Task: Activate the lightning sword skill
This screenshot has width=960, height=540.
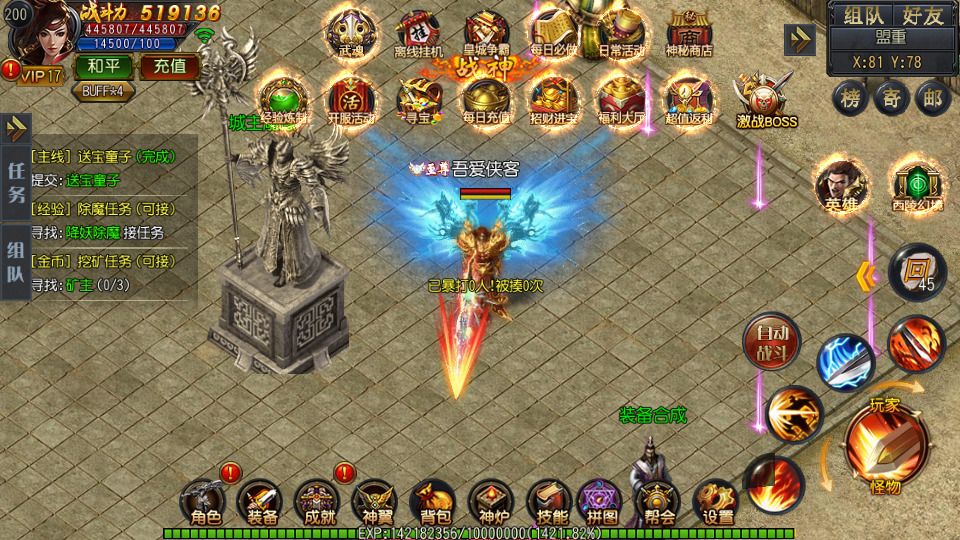Action: pyautogui.click(x=846, y=362)
